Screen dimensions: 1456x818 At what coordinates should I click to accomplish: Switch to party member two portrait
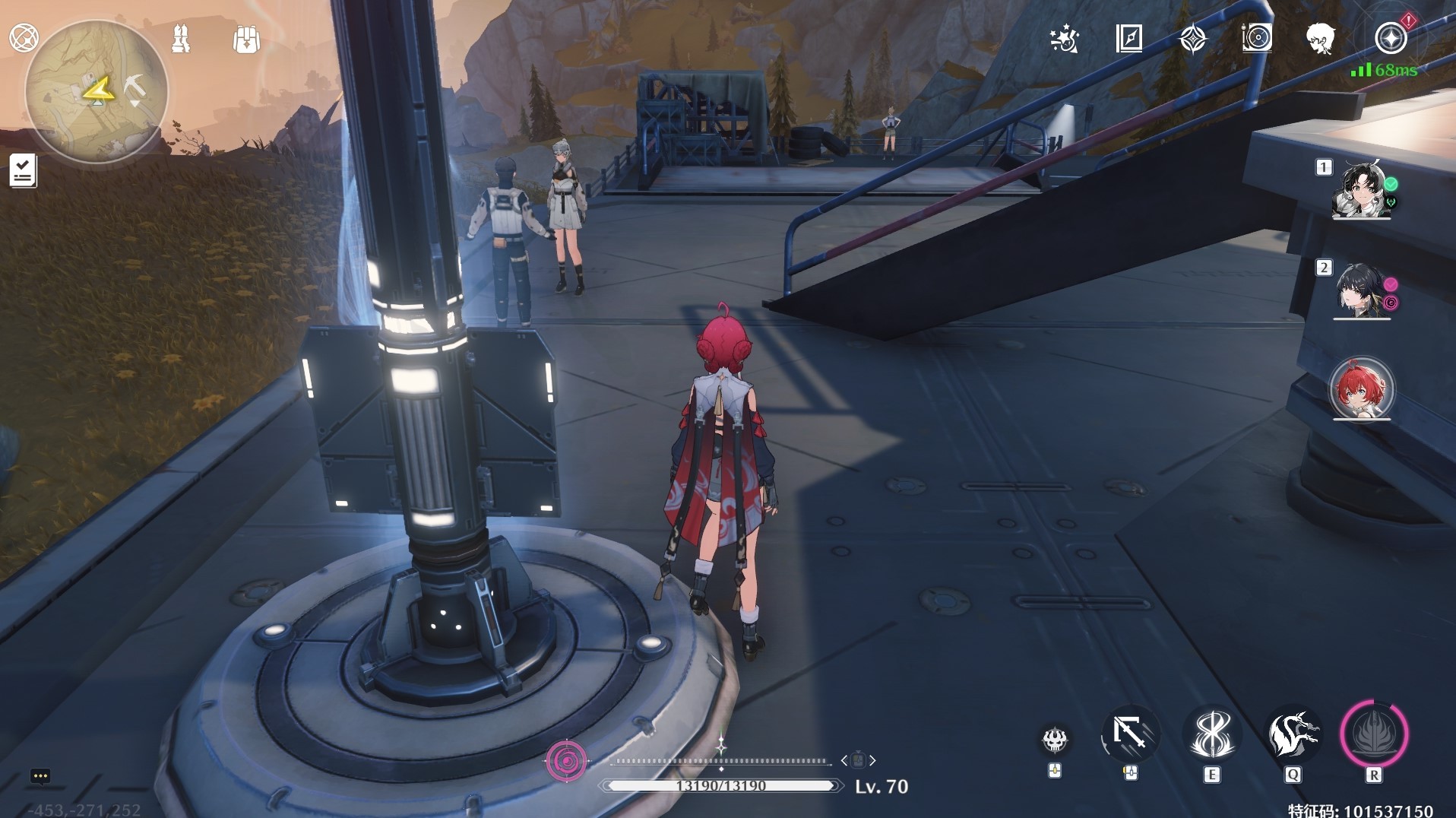coord(1361,290)
